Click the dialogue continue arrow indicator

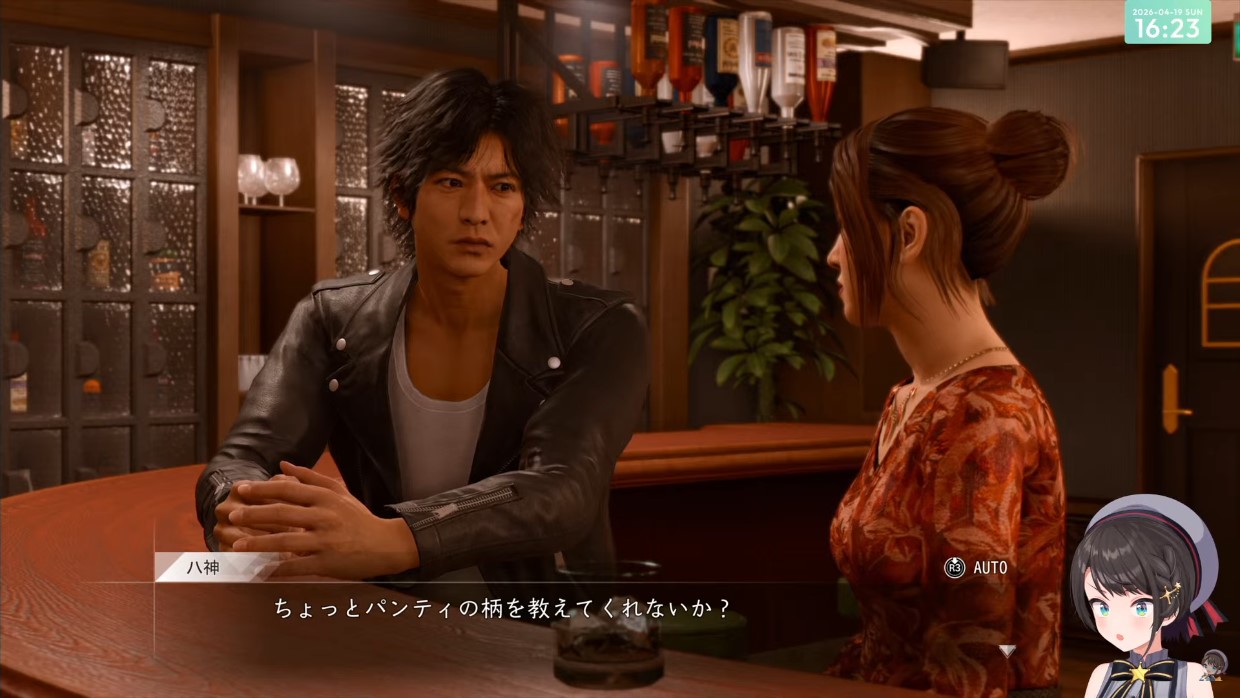(1007, 651)
